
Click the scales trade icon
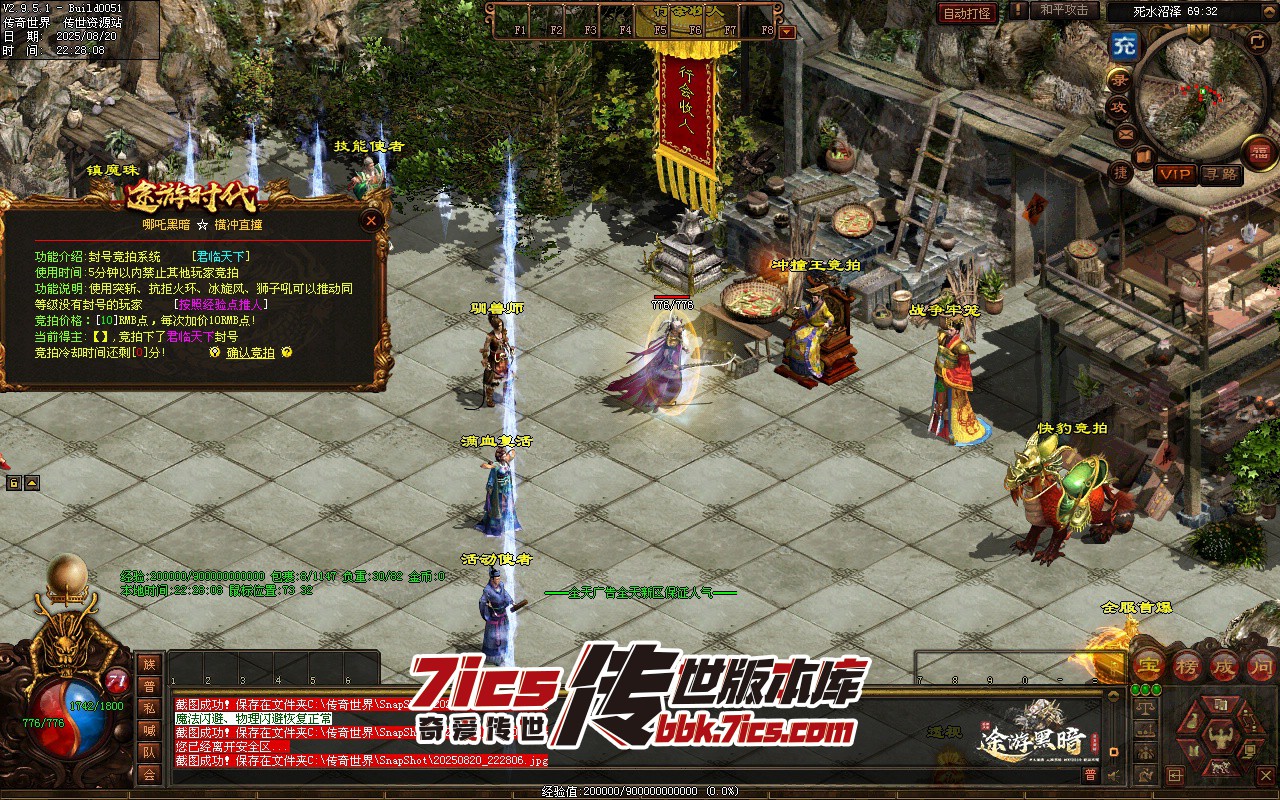tap(1147, 708)
